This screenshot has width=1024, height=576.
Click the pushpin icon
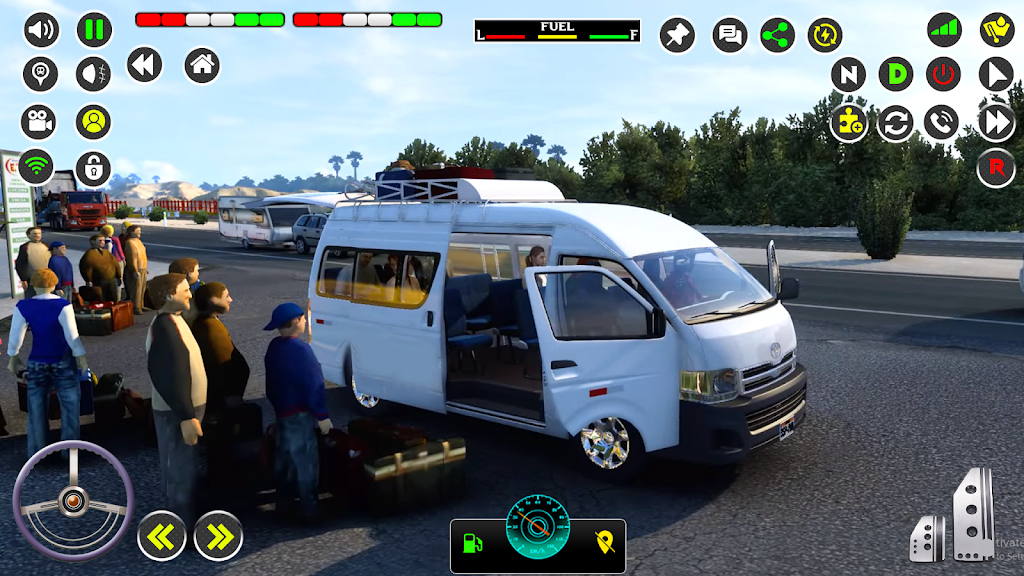click(677, 36)
